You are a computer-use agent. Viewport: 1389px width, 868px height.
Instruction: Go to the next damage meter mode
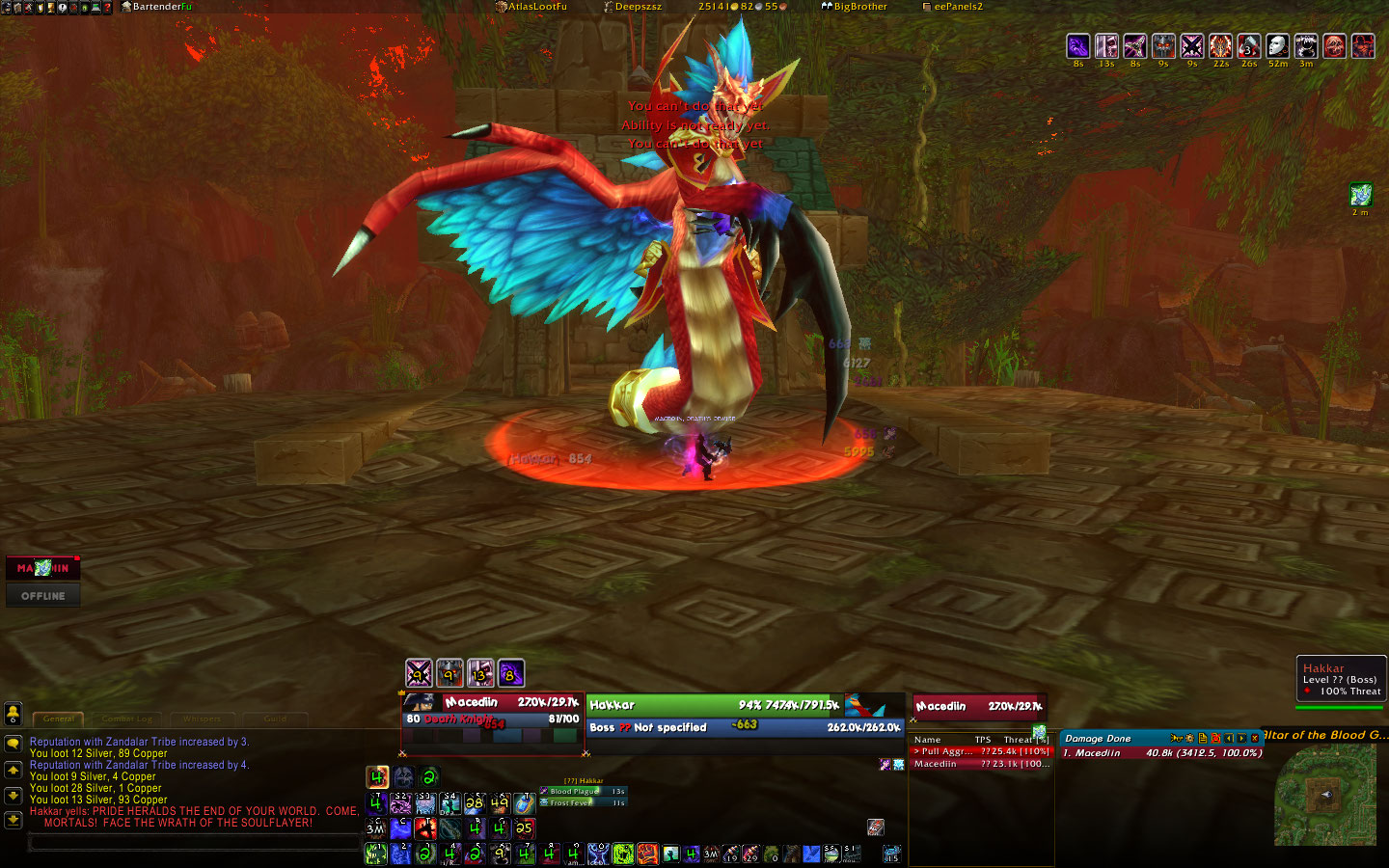tap(1241, 738)
